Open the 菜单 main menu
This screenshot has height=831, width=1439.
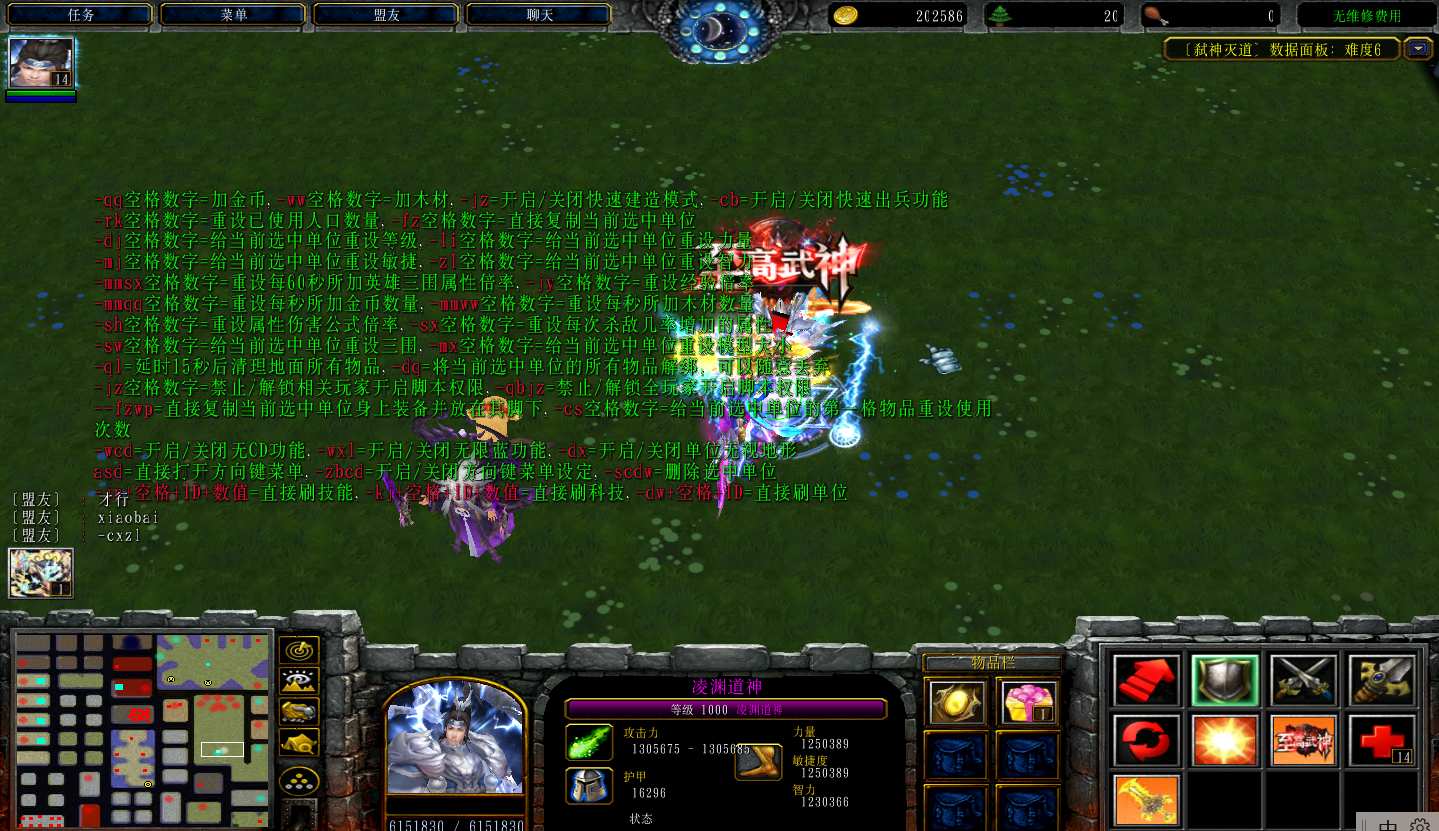(234, 16)
